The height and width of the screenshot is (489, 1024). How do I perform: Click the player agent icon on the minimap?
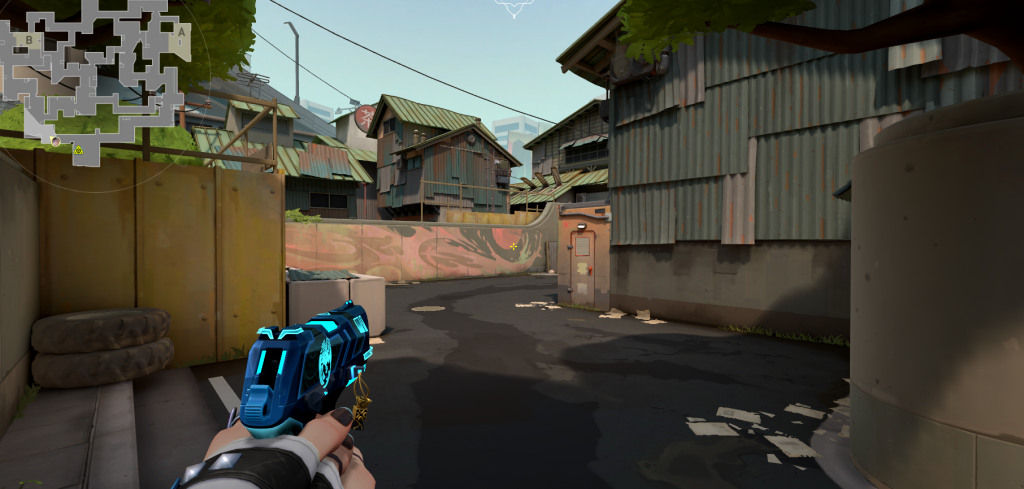click(56, 141)
